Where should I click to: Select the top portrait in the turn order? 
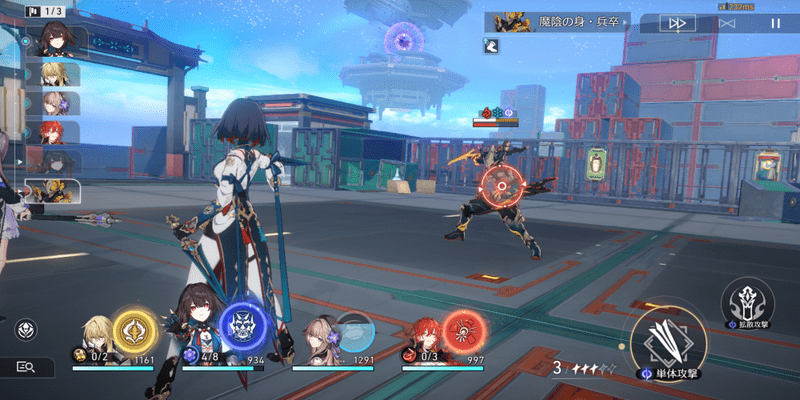click(x=54, y=41)
